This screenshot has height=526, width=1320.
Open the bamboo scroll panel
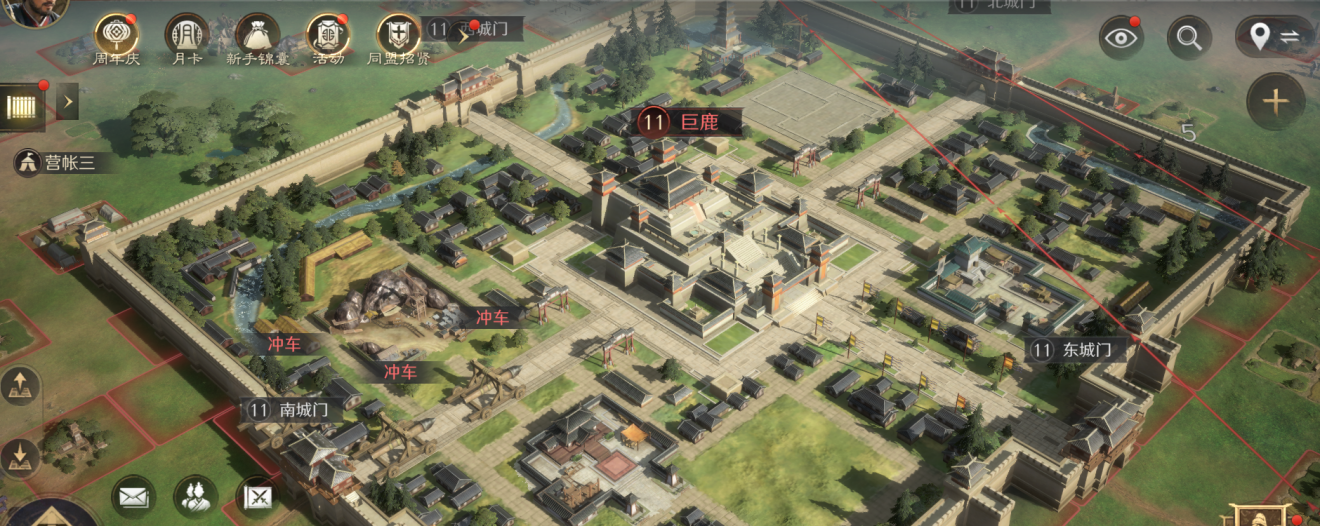pos(22,106)
